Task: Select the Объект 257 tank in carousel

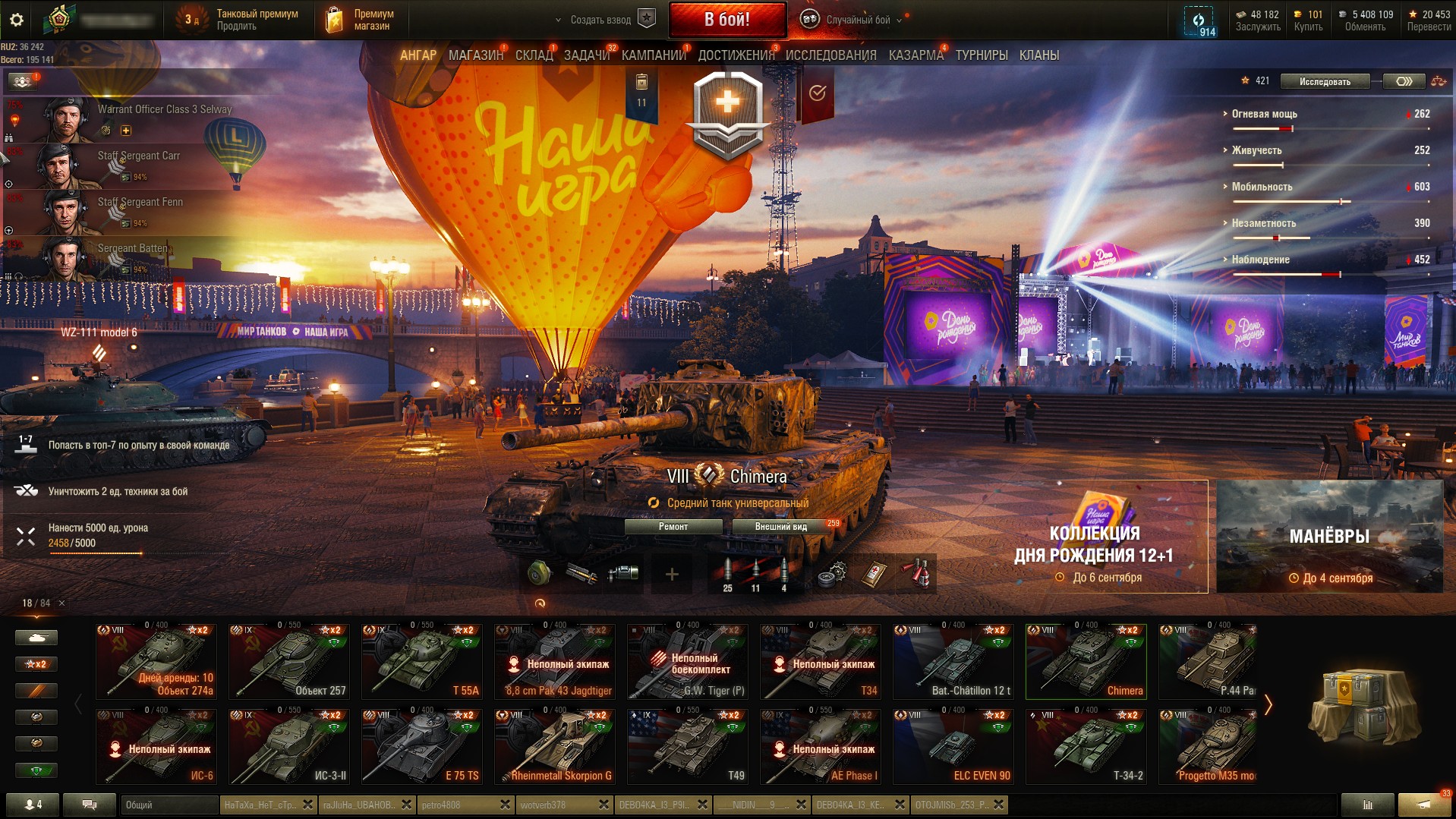Action: (x=289, y=661)
